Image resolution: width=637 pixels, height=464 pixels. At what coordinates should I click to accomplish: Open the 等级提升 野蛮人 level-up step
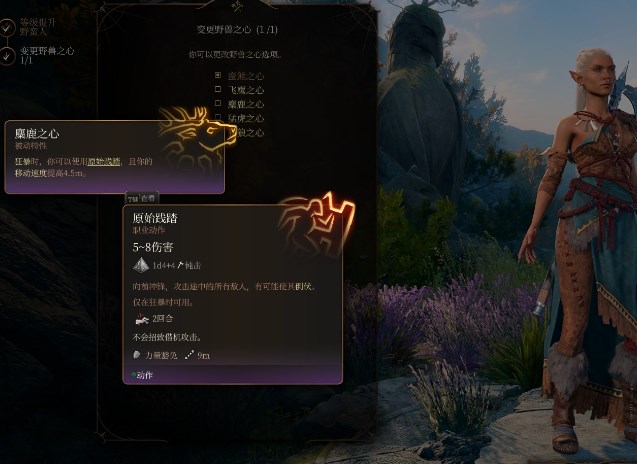(38, 25)
